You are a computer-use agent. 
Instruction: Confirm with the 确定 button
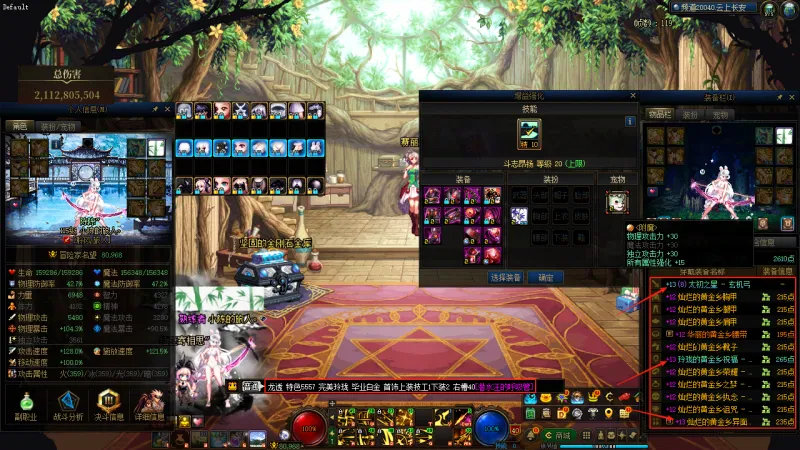tap(545, 277)
